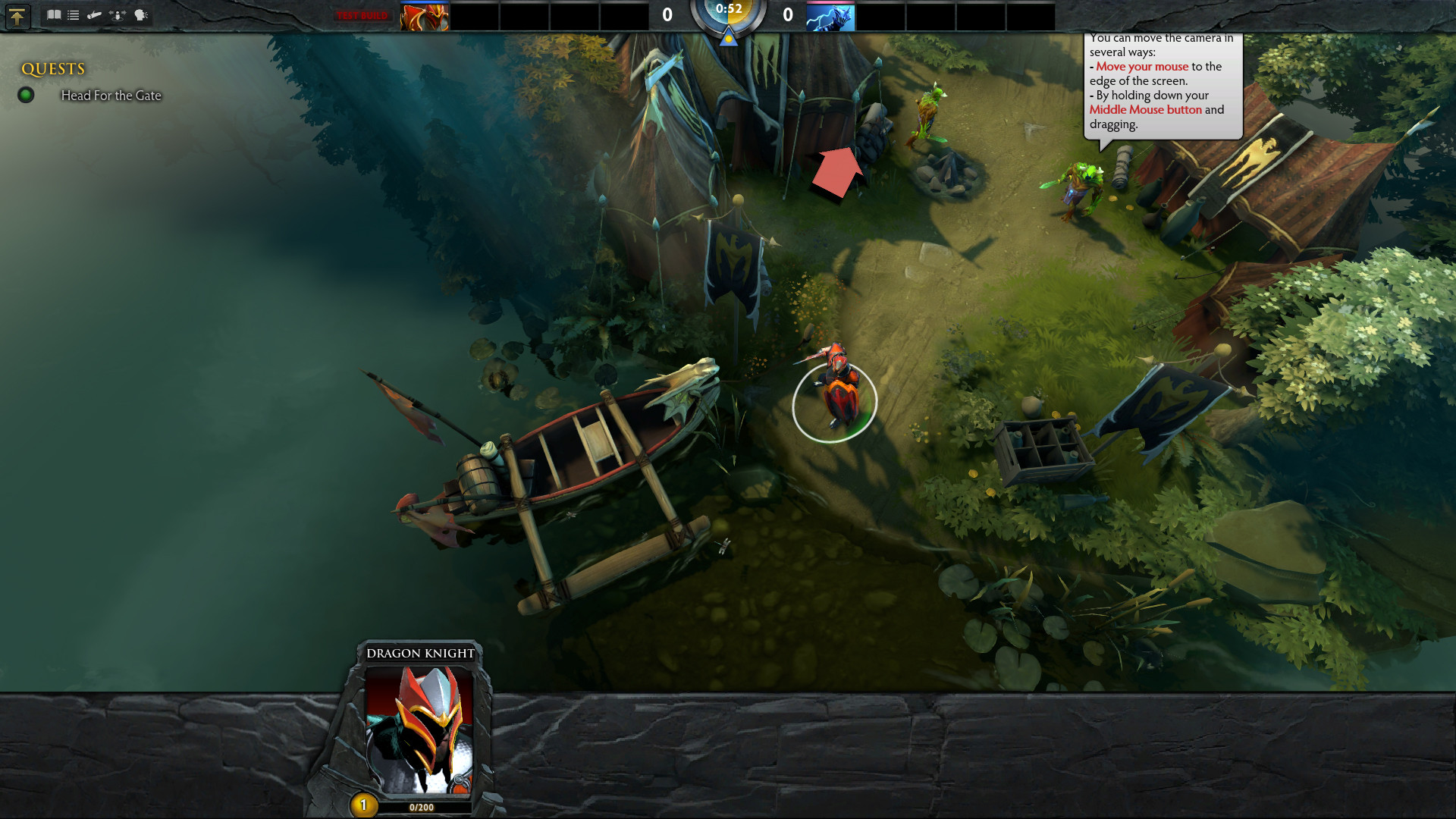Screen dimensions: 1456x819
Task: Open the speaking-head chat icon
Action: (141, 14)
